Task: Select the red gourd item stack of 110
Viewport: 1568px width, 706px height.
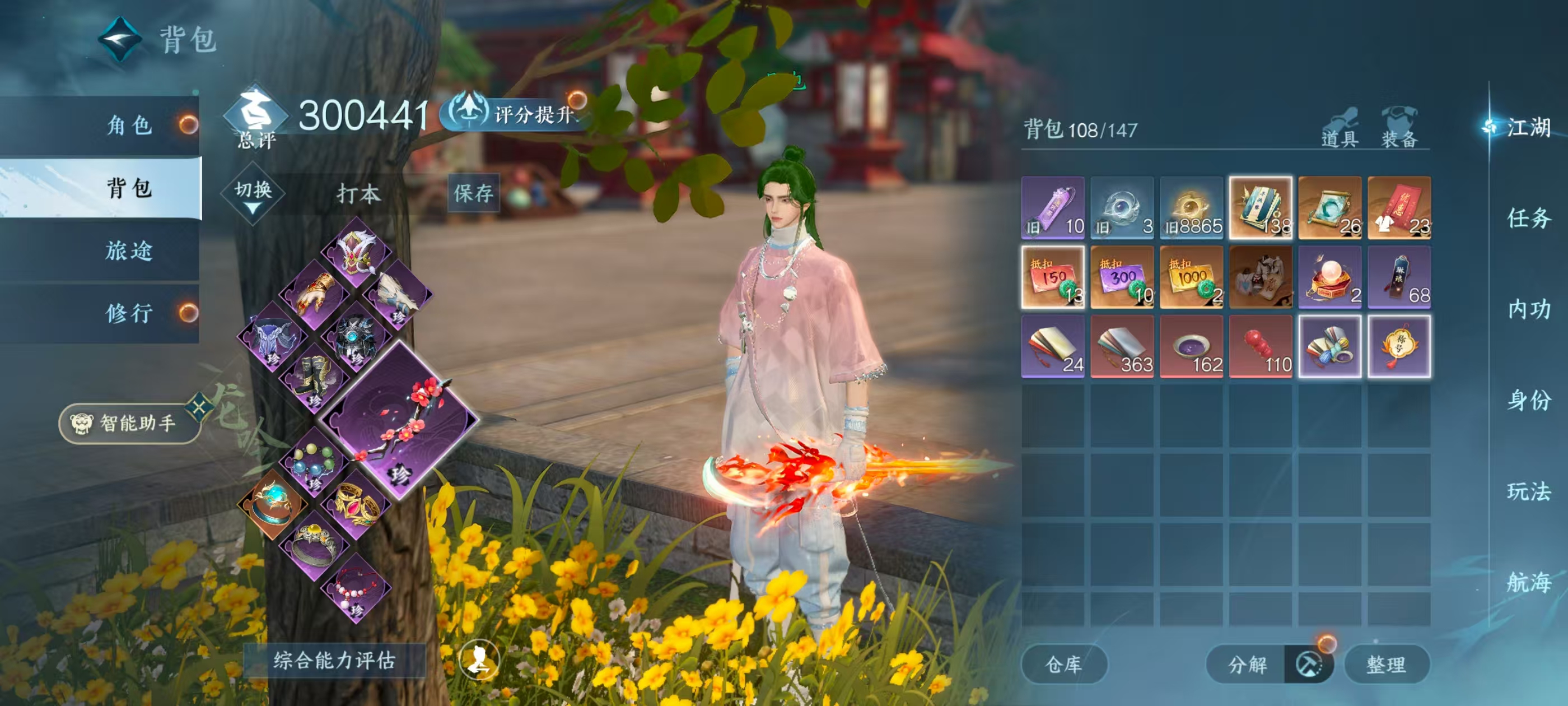Action: coord(1260,347)
